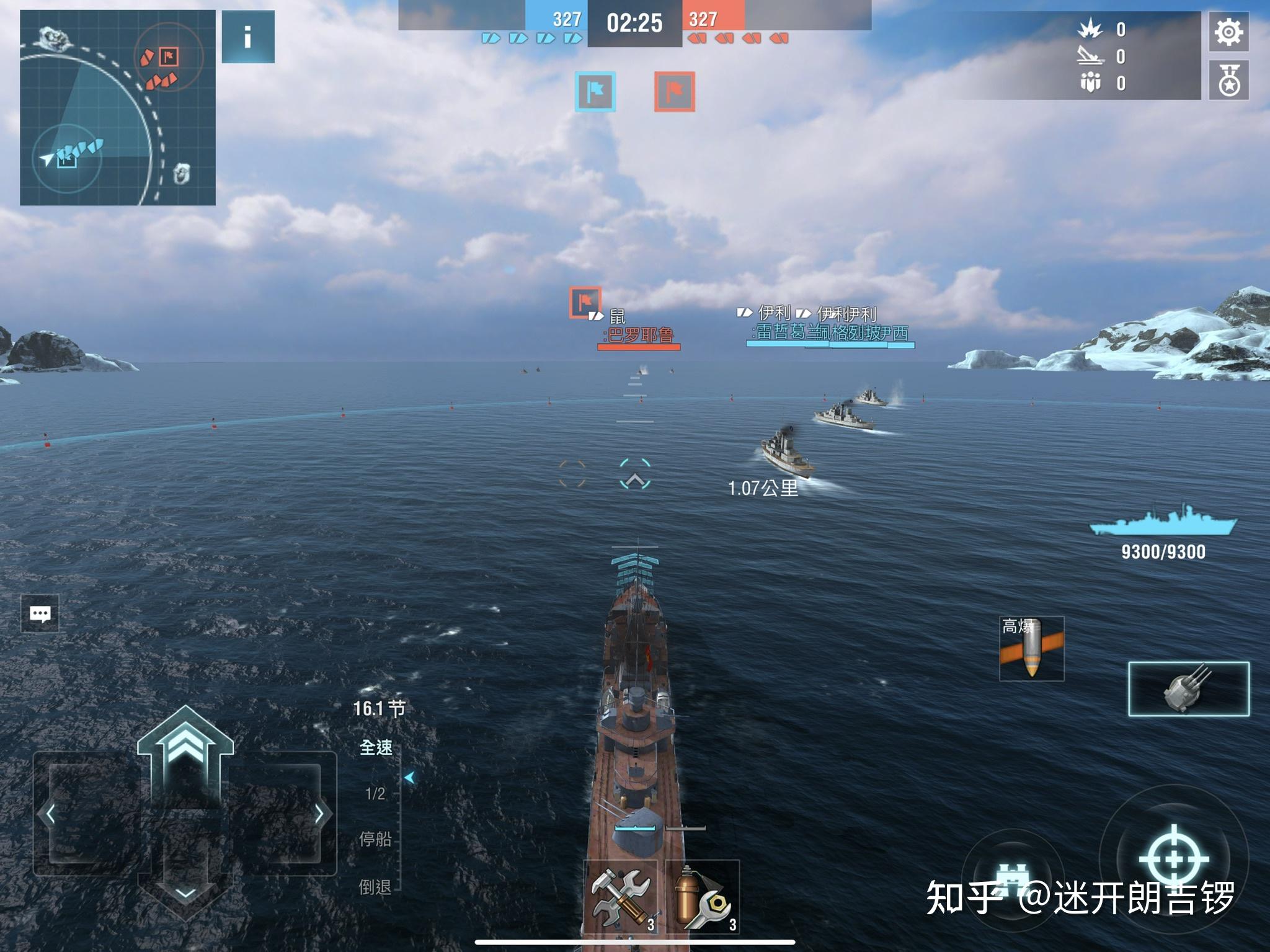1270x952 pixels.
Task: Open the settings gear menu
Action: 1228,32
